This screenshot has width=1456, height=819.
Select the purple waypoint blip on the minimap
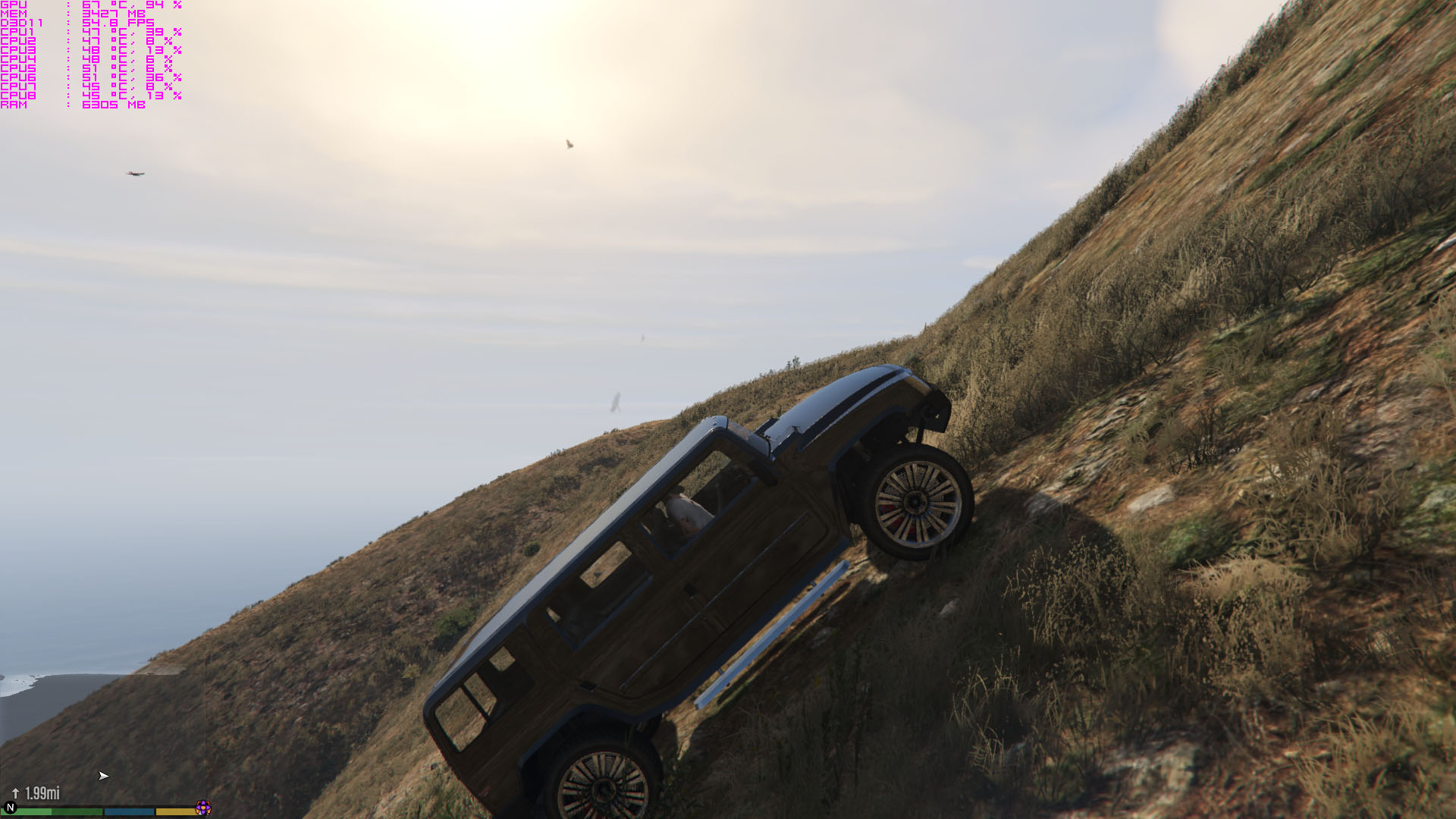coord(202,808)
